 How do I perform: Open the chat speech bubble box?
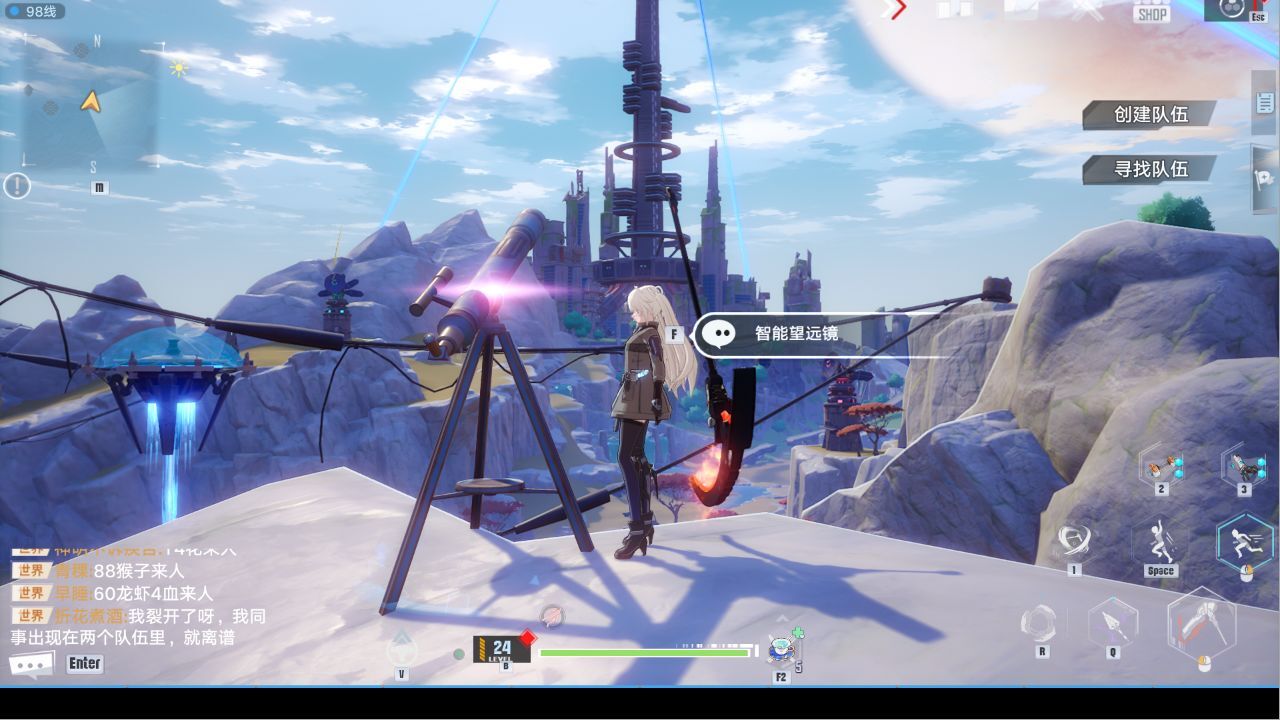click(x=31, y=664)
